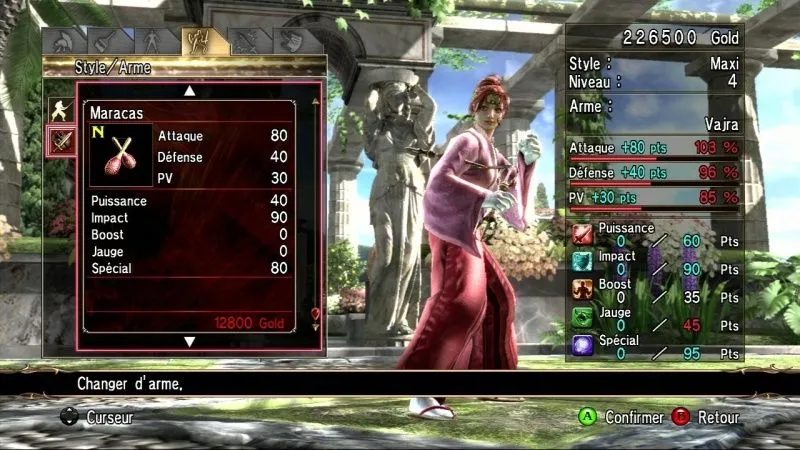Click the Maracas weapon thumbnail
Viewport: 800px width, 450px height.
121,155
